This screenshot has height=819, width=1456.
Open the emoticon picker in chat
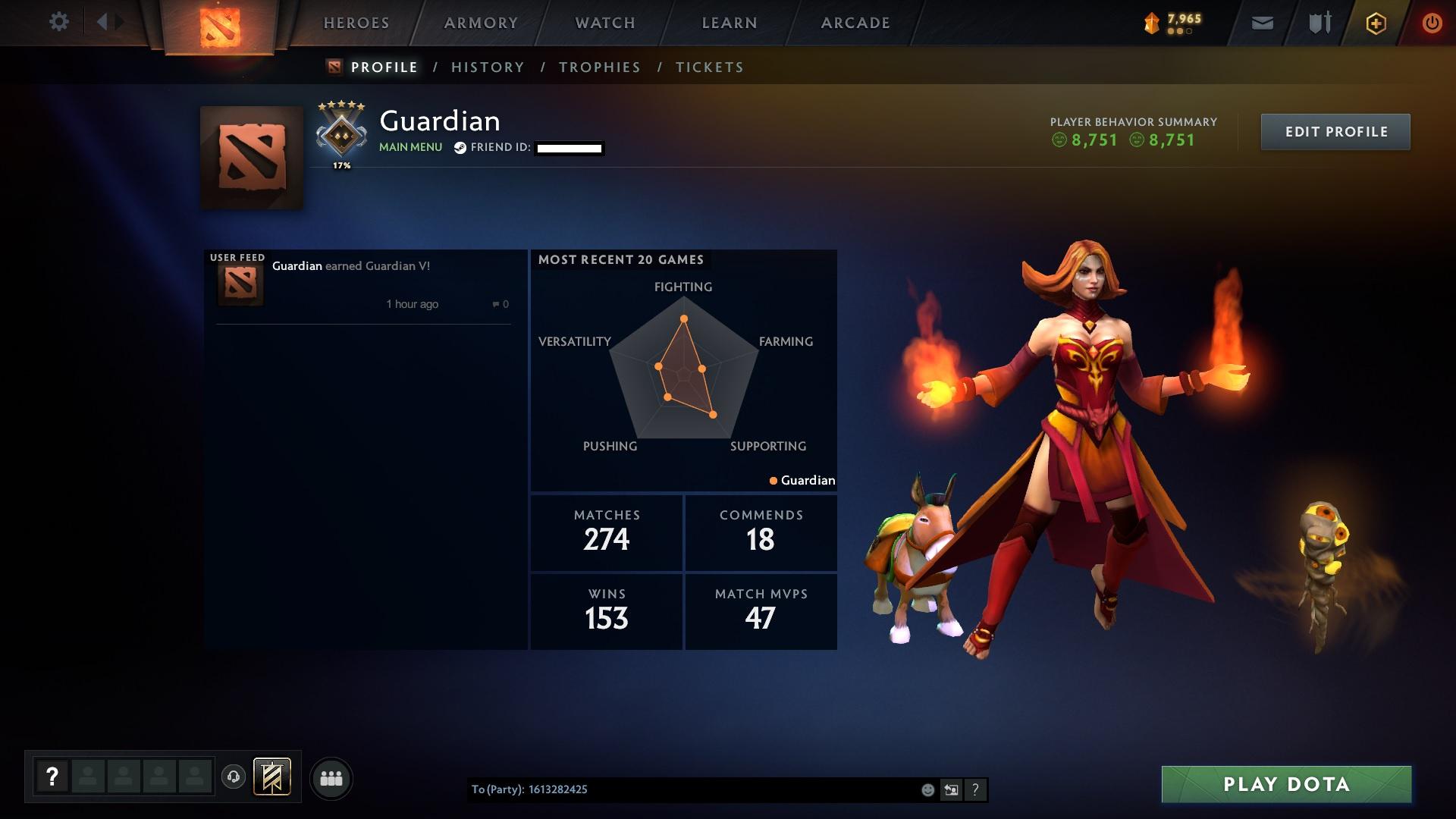coord(927,789)
